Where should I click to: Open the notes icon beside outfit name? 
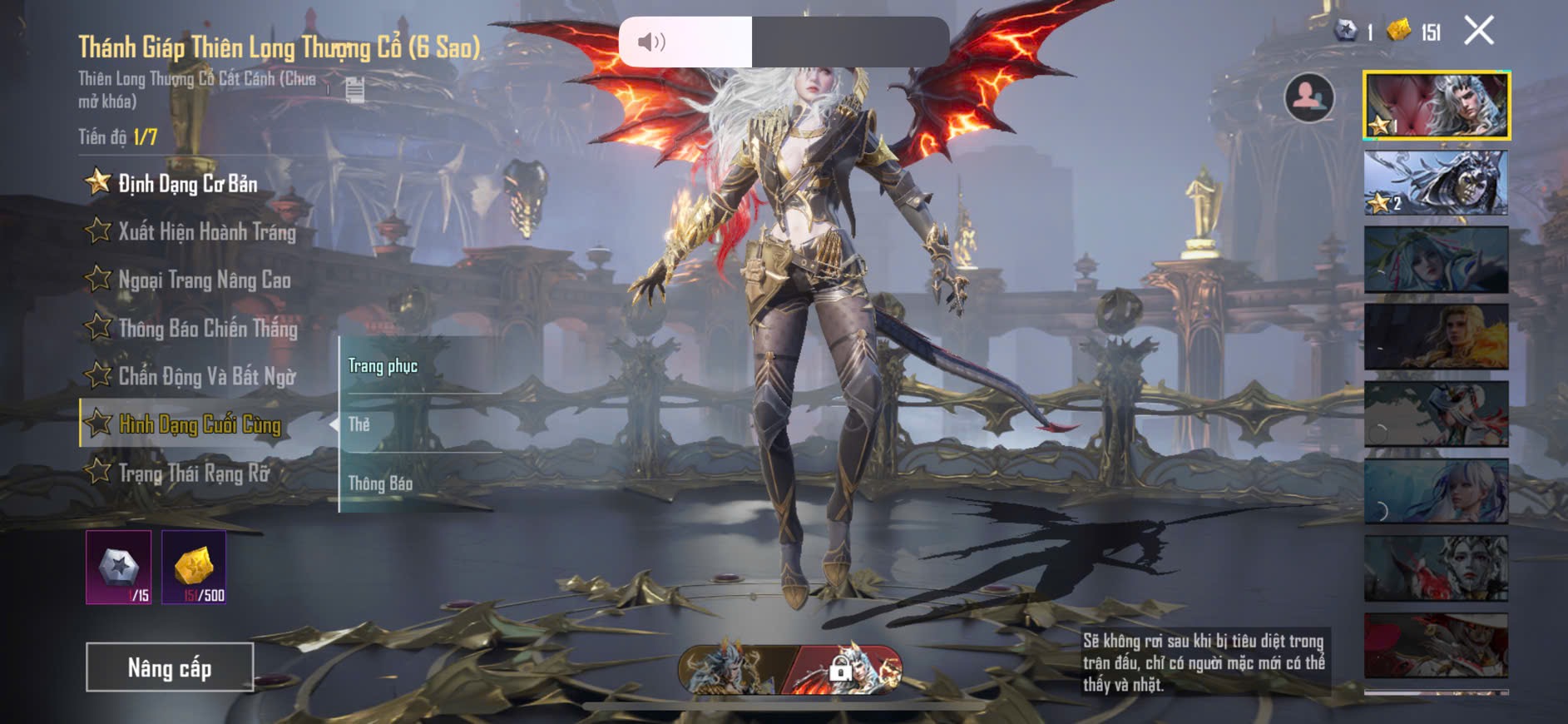[x=355, y=89]
